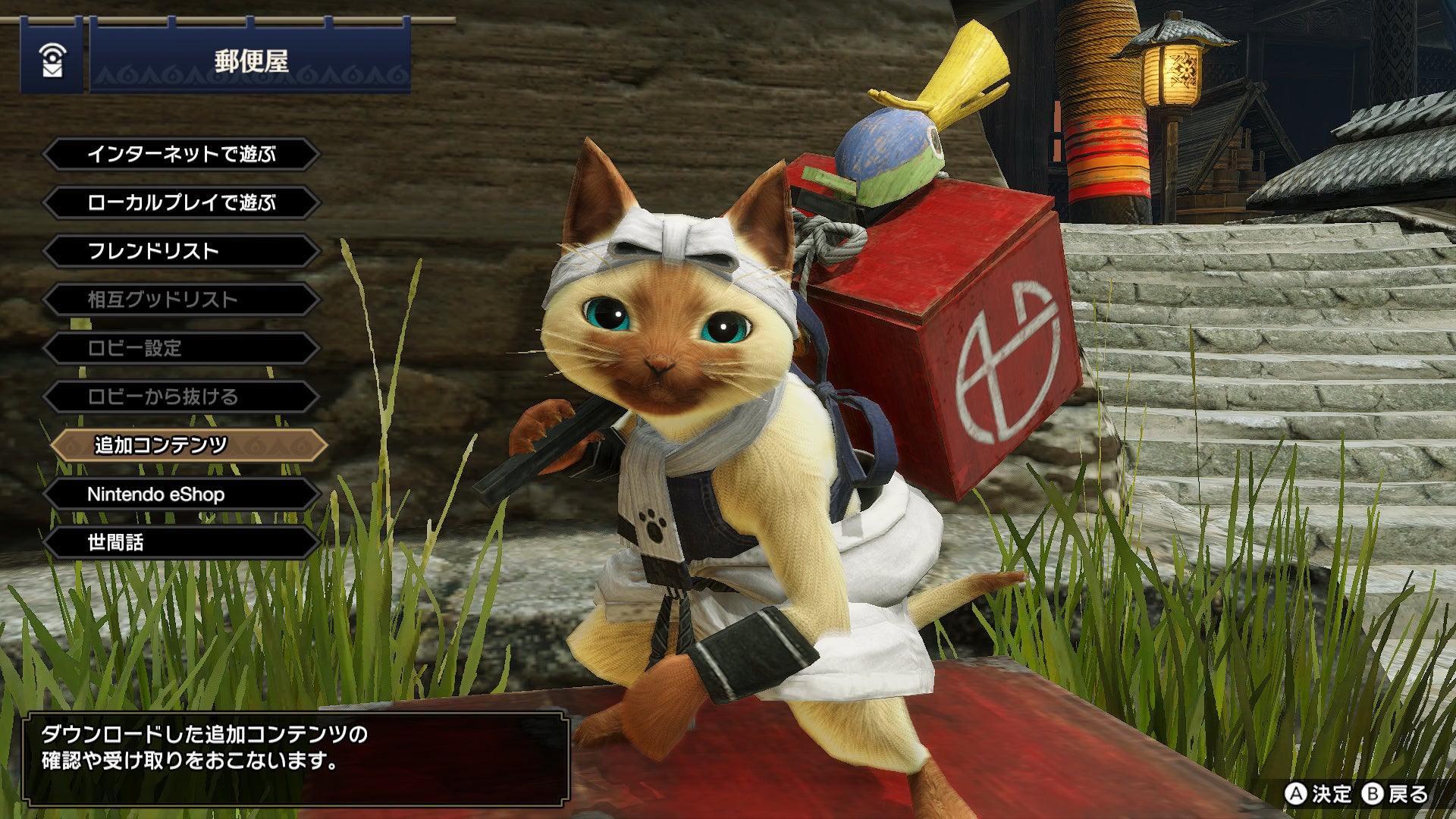Open the フレンドリスト entry
Image resolution: width=1456 pixels, height=819 pixels.
(x=181, y=251)
